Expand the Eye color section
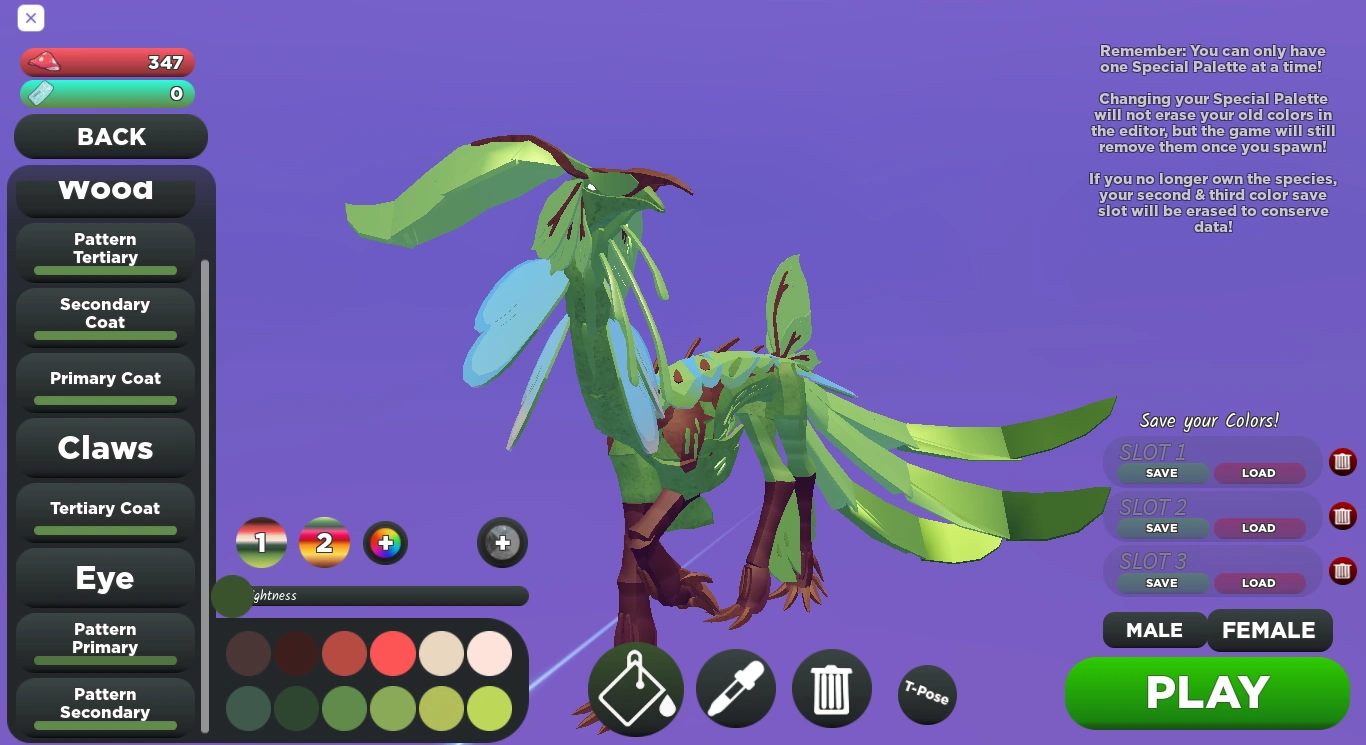The height and width of the screenshot is (745, 1366). click(105, 578)
